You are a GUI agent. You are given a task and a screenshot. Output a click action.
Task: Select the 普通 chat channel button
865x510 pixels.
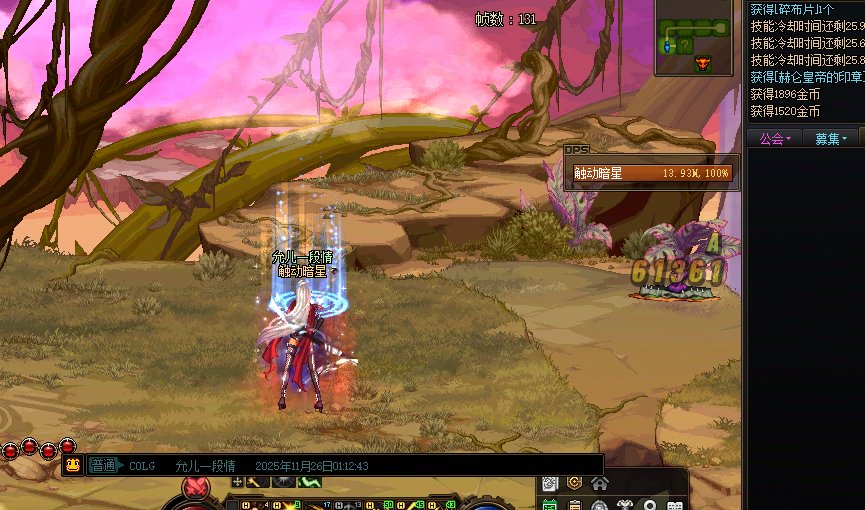(104, 465)
